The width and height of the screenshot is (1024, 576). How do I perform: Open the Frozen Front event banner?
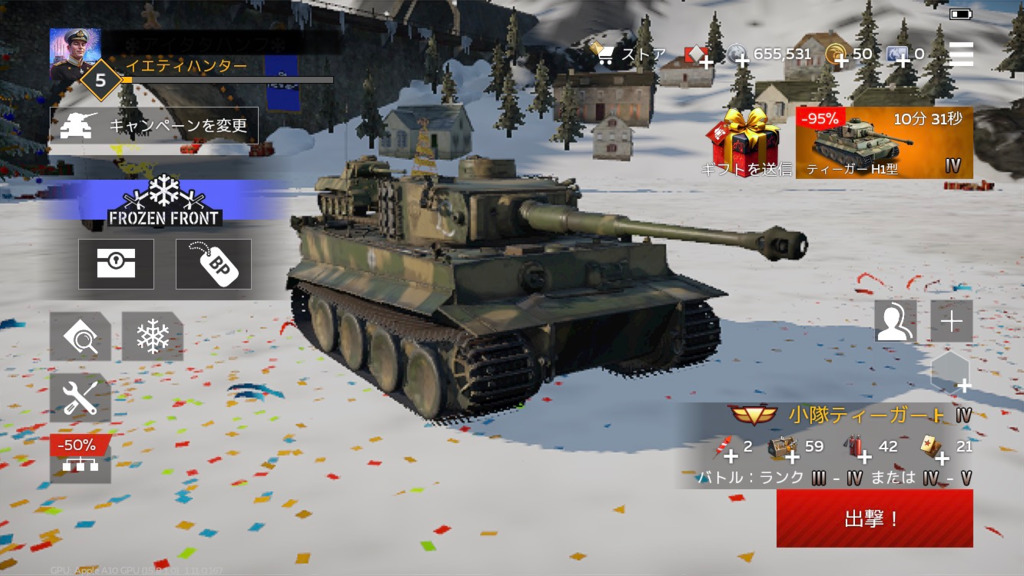pyautogui.click(x=164, y=200)
